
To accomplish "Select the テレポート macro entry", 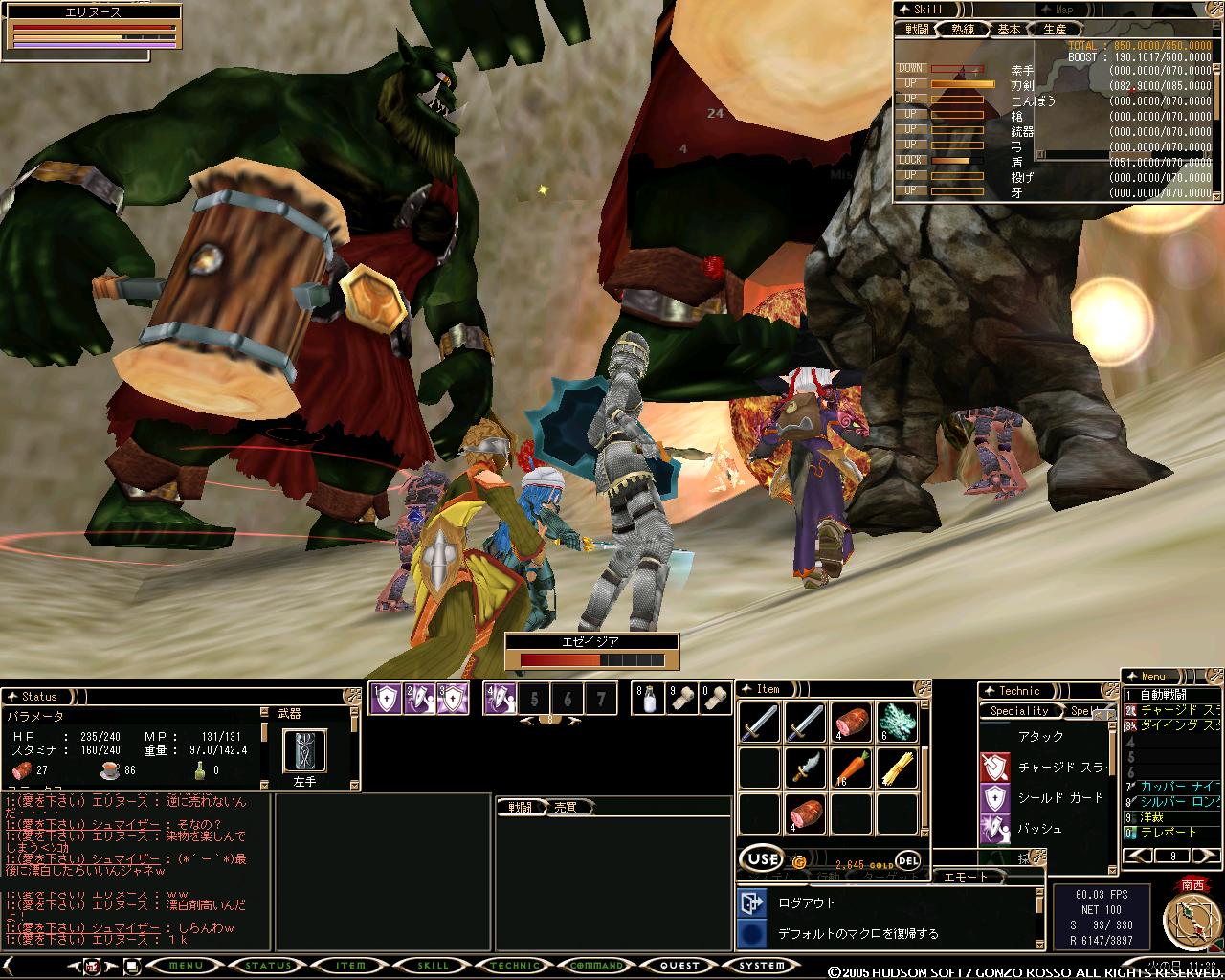I will [1168, 833].
